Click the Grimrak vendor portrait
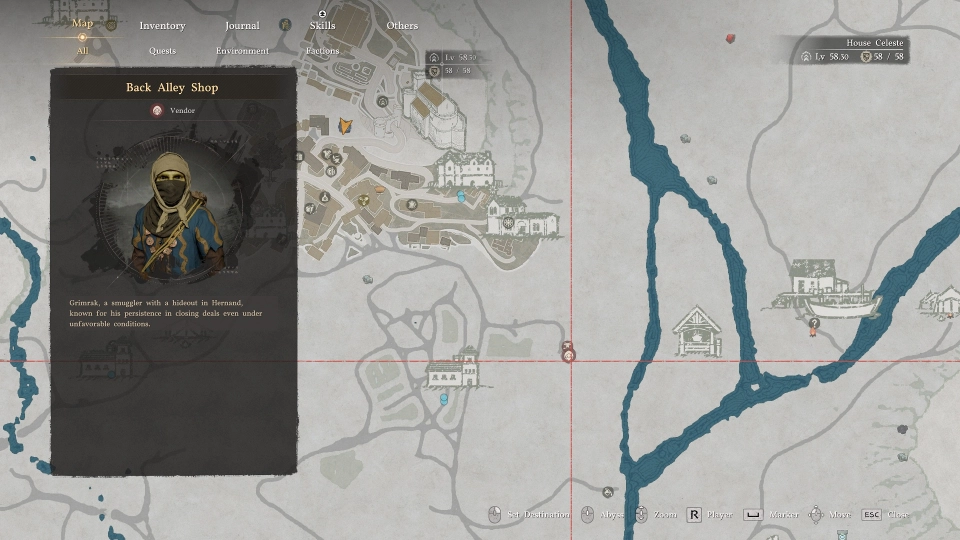 pyautogui.click(x=174, y=213)
